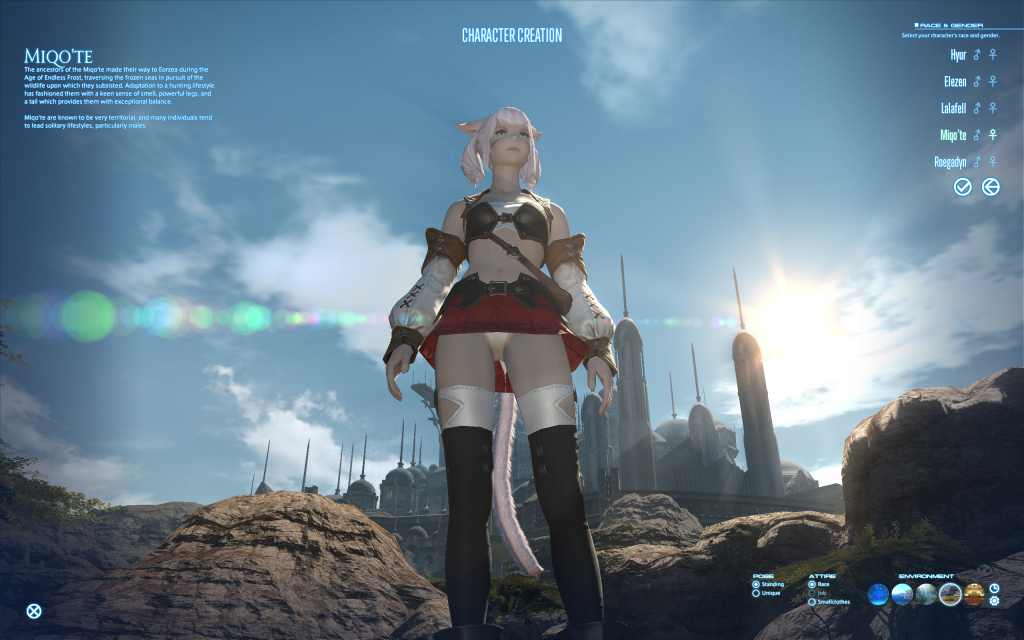The height and width of the screenshot is (640, 1024).
Task: Select the ocean seaside environment
Action: pyautogui.click(x=902, y=595)
